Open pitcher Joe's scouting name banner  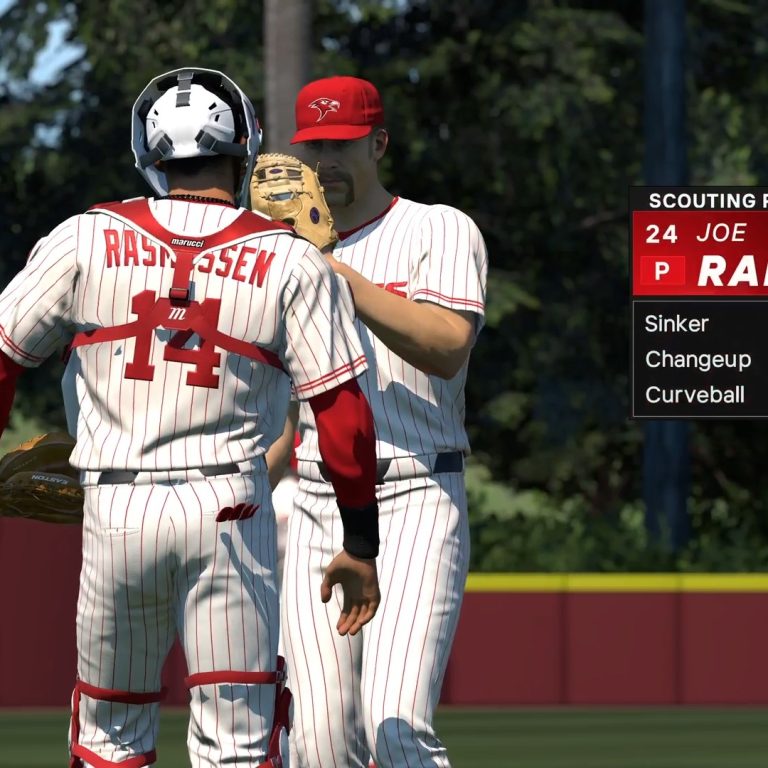coord(700,253)
